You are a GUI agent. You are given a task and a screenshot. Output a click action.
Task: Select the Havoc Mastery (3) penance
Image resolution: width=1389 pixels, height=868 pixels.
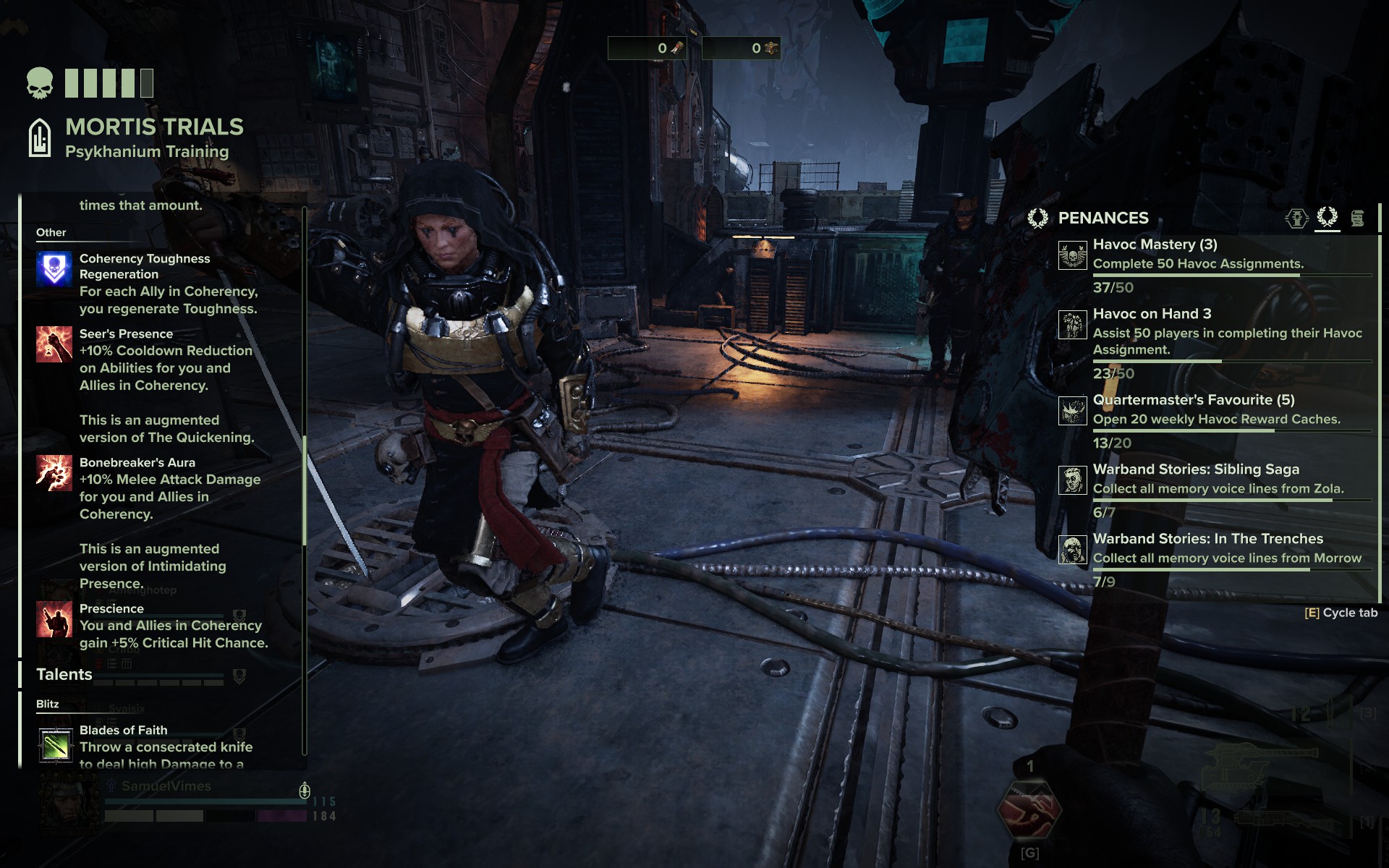click(1155, 245)
